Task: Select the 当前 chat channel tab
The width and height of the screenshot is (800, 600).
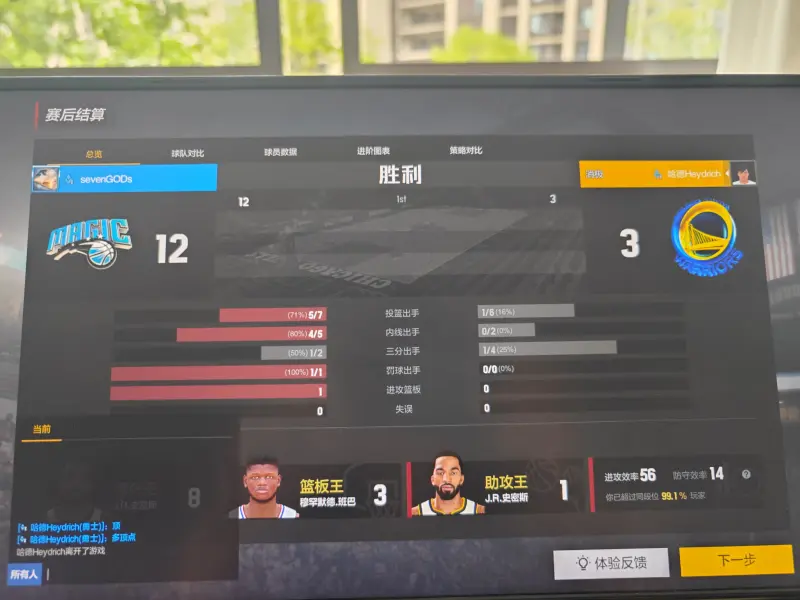Action: [42, 429]
